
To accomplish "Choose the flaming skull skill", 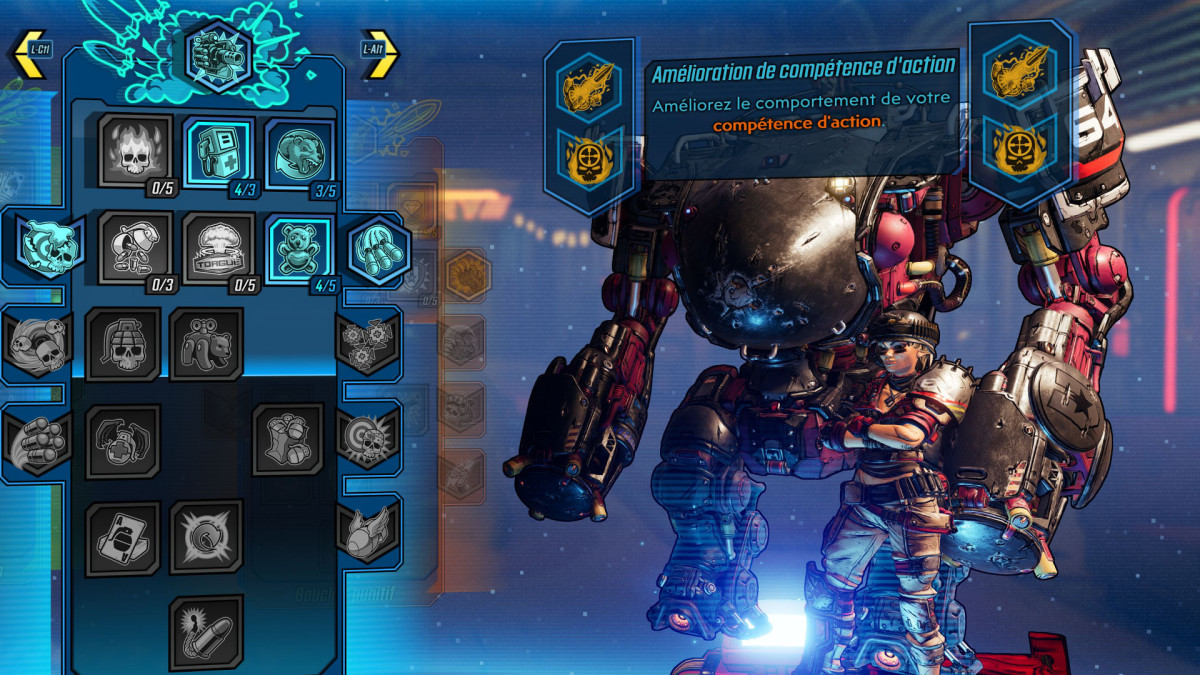I will click(135, 151).
